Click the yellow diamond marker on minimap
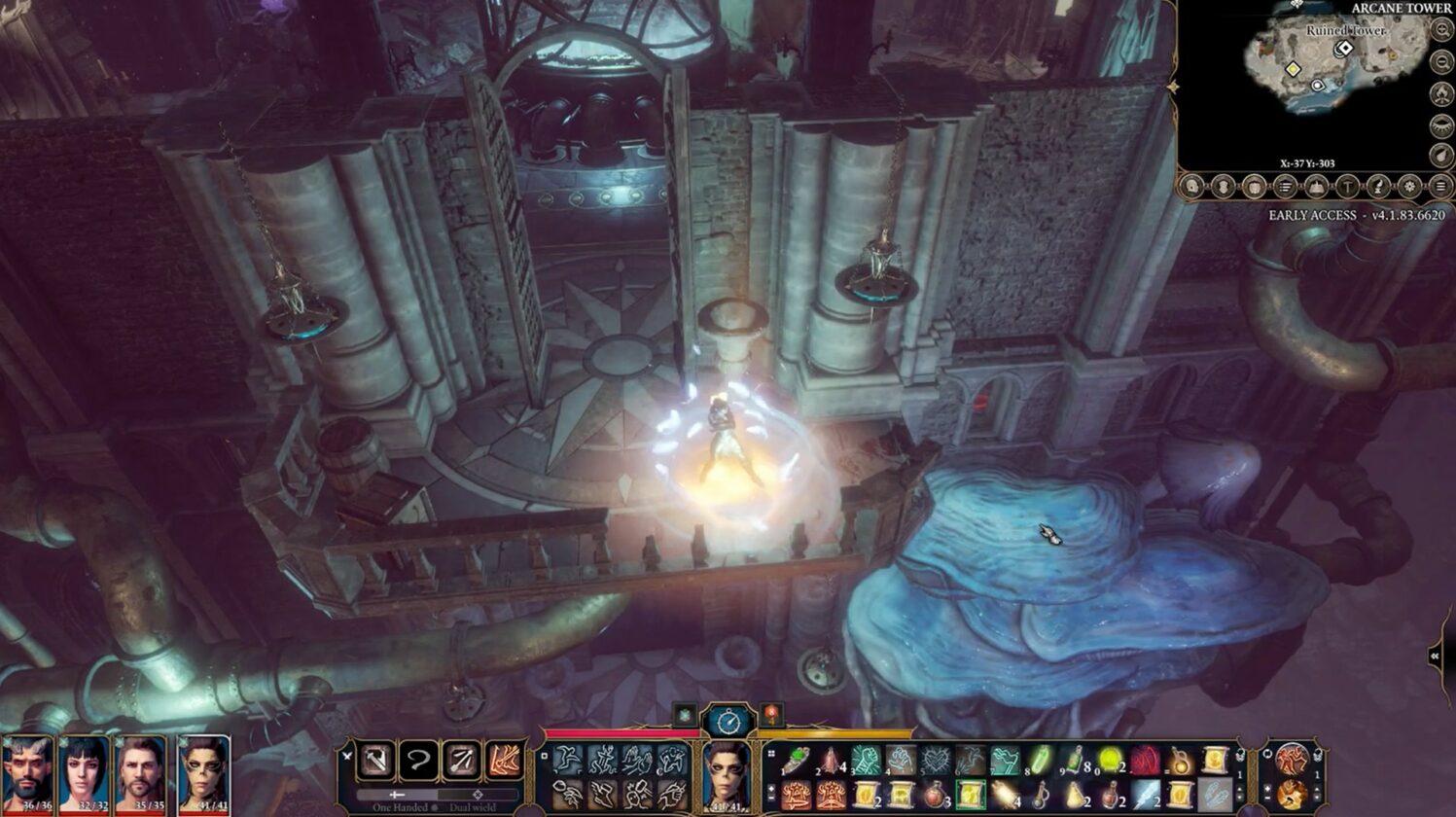Screen dimensions: 1456x817 [x=1293, y=69]
